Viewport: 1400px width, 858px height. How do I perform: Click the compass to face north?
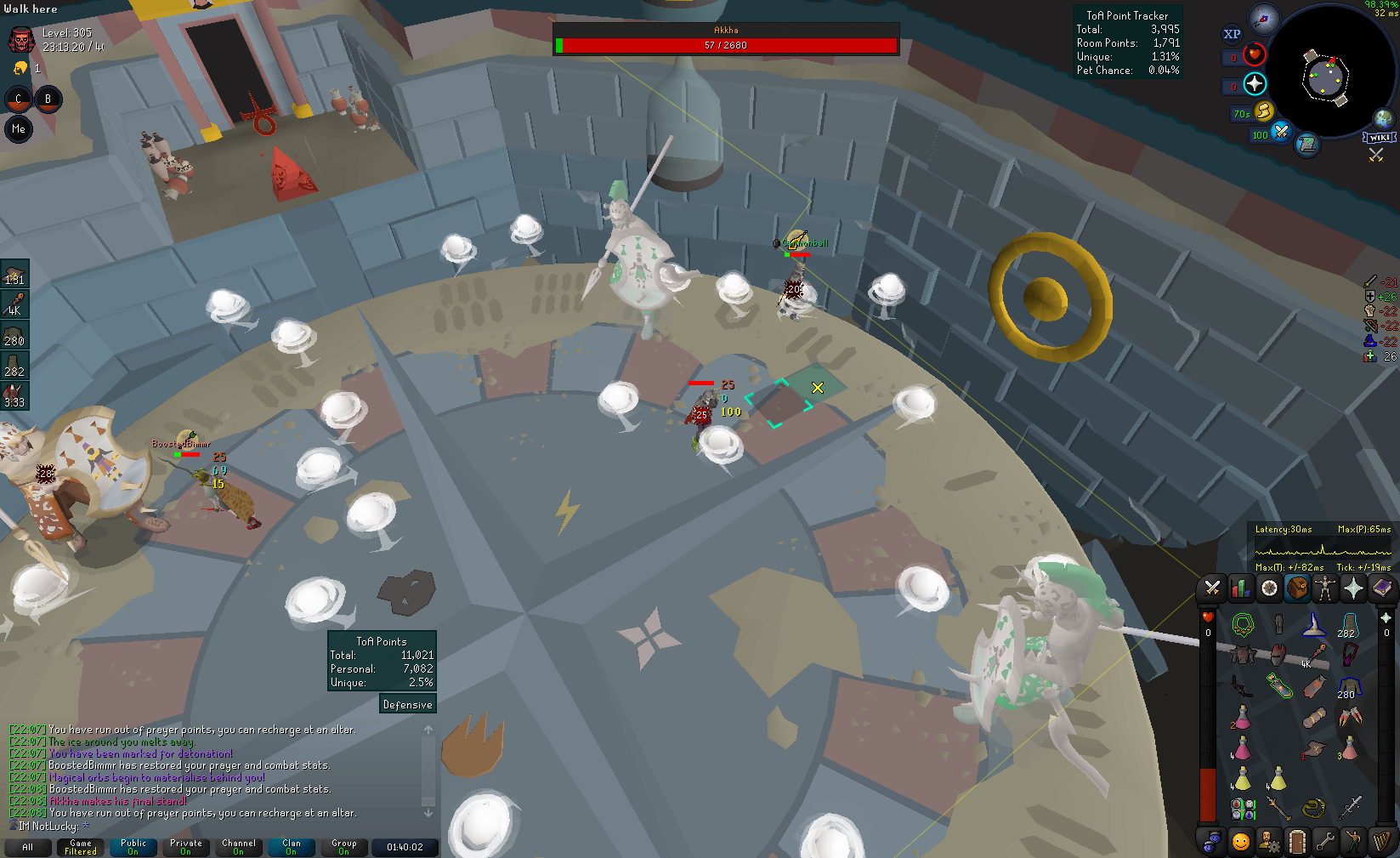pyautogui.click(x=1264, y=20)
